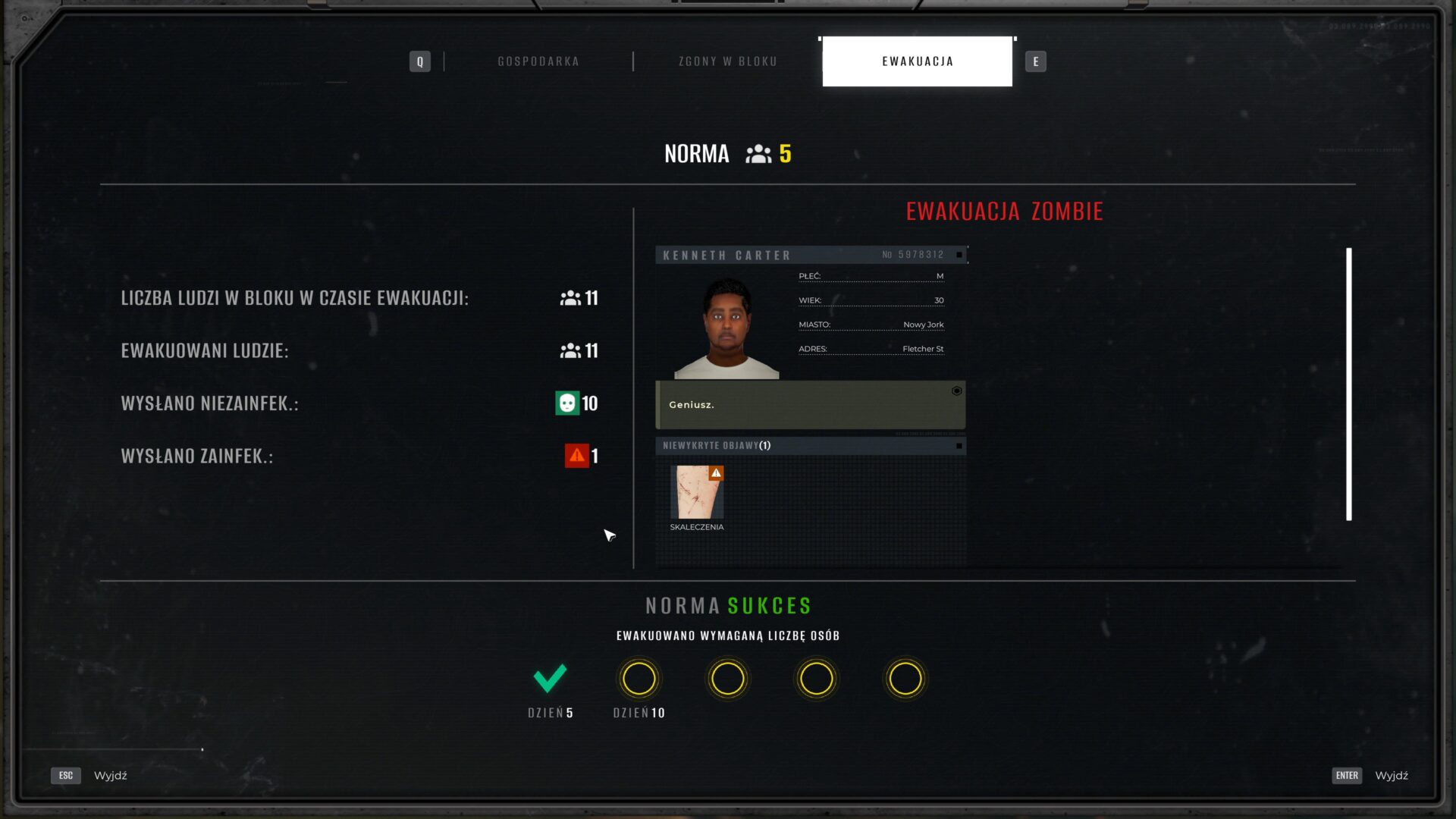Switch to the Gospodarka tab
1456x819 pixels.
coord(538,61)
